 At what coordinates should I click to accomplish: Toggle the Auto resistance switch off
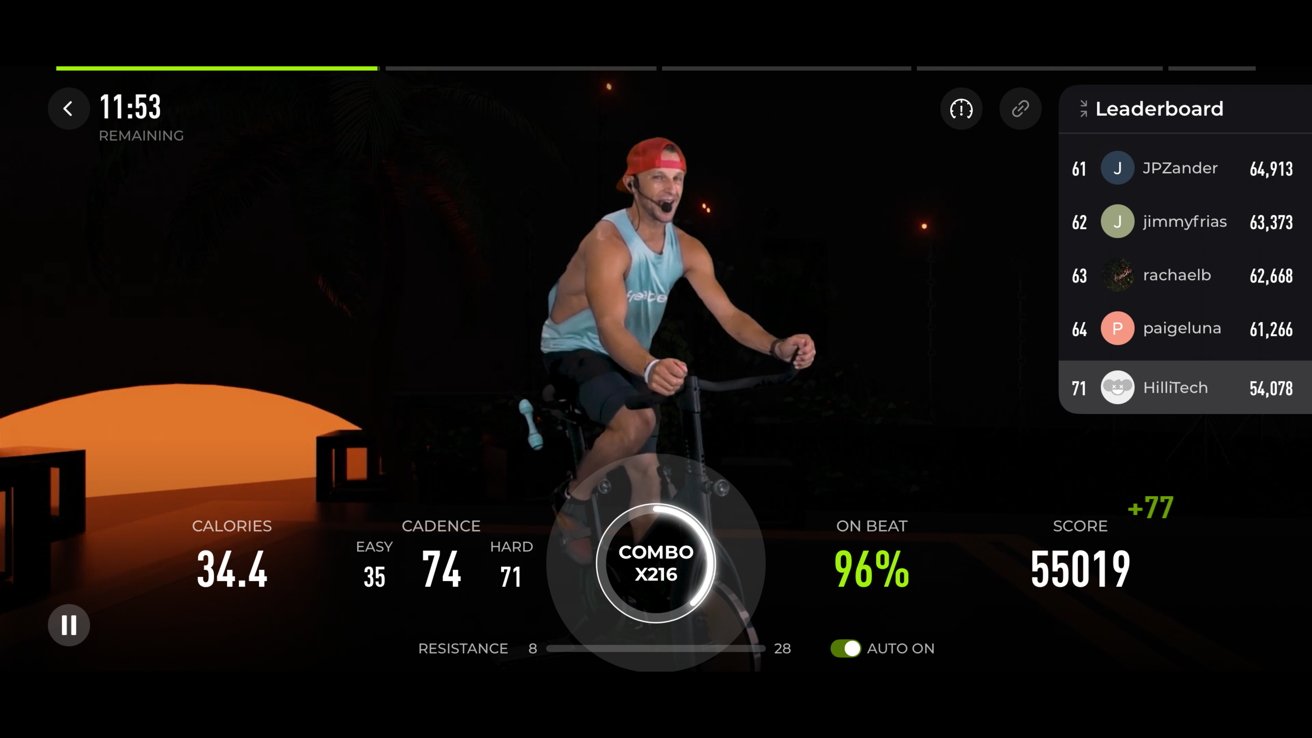click(x=845, y=649)
